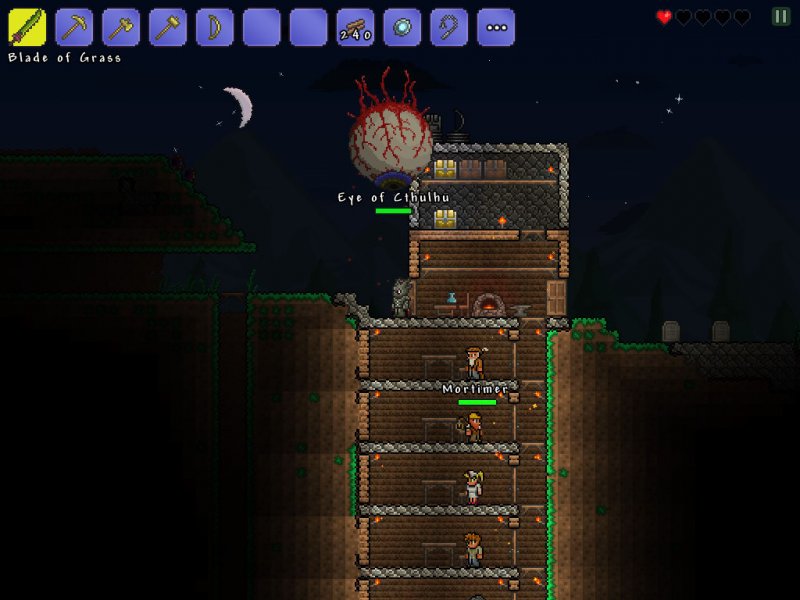
Task: Select the wooden bow slot
Action: [x=215, y=27]
